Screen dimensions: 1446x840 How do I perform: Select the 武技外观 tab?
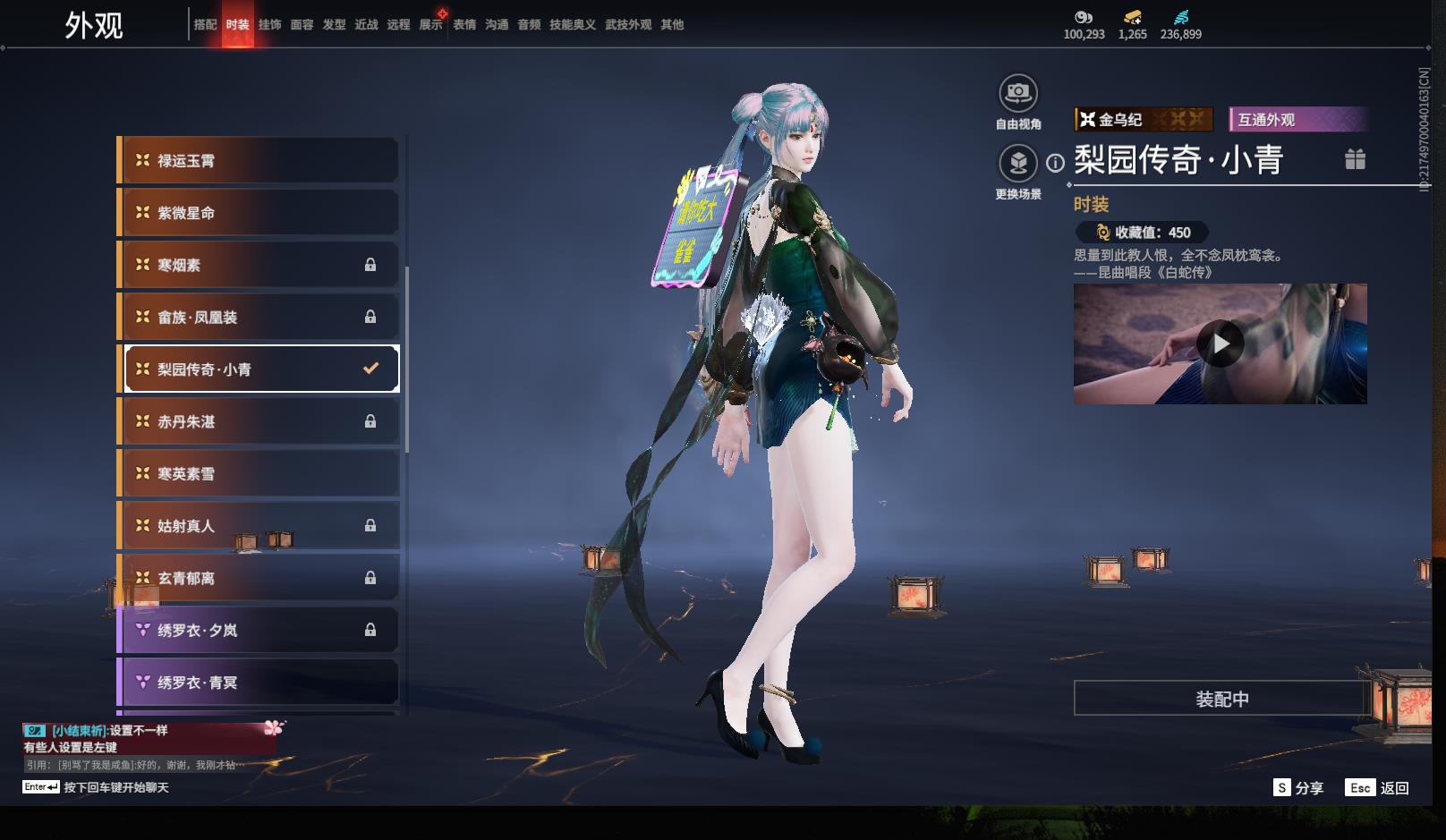pyautogui.click(x=627, y=25)
